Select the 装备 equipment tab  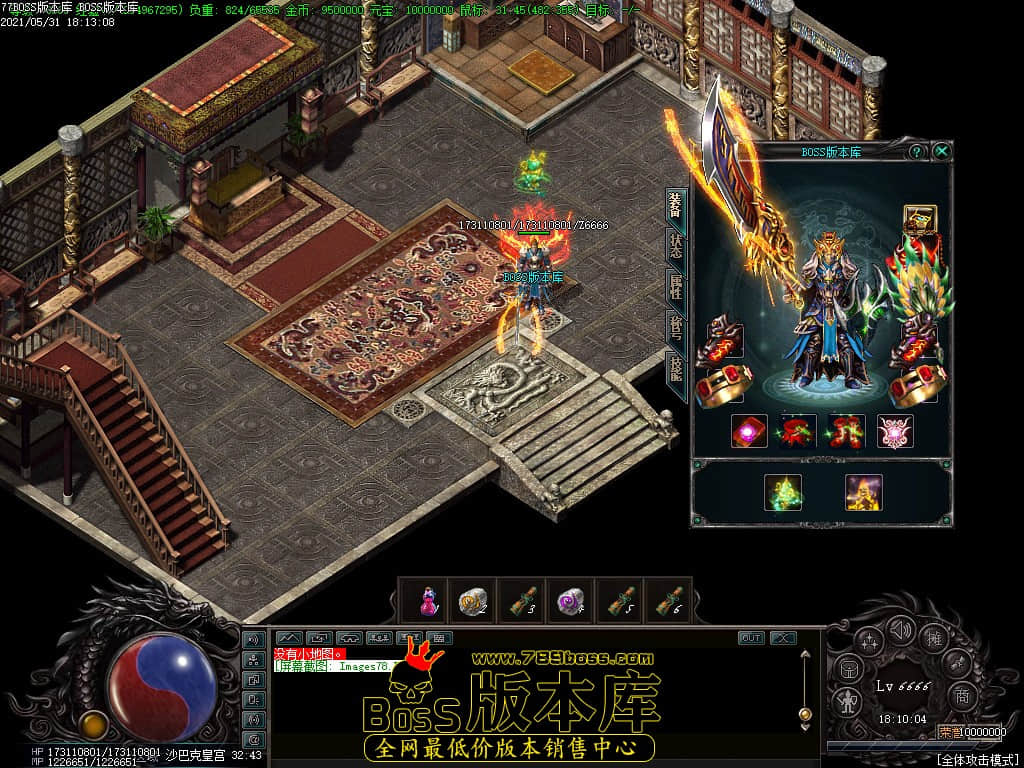click(x=677, y=207)
